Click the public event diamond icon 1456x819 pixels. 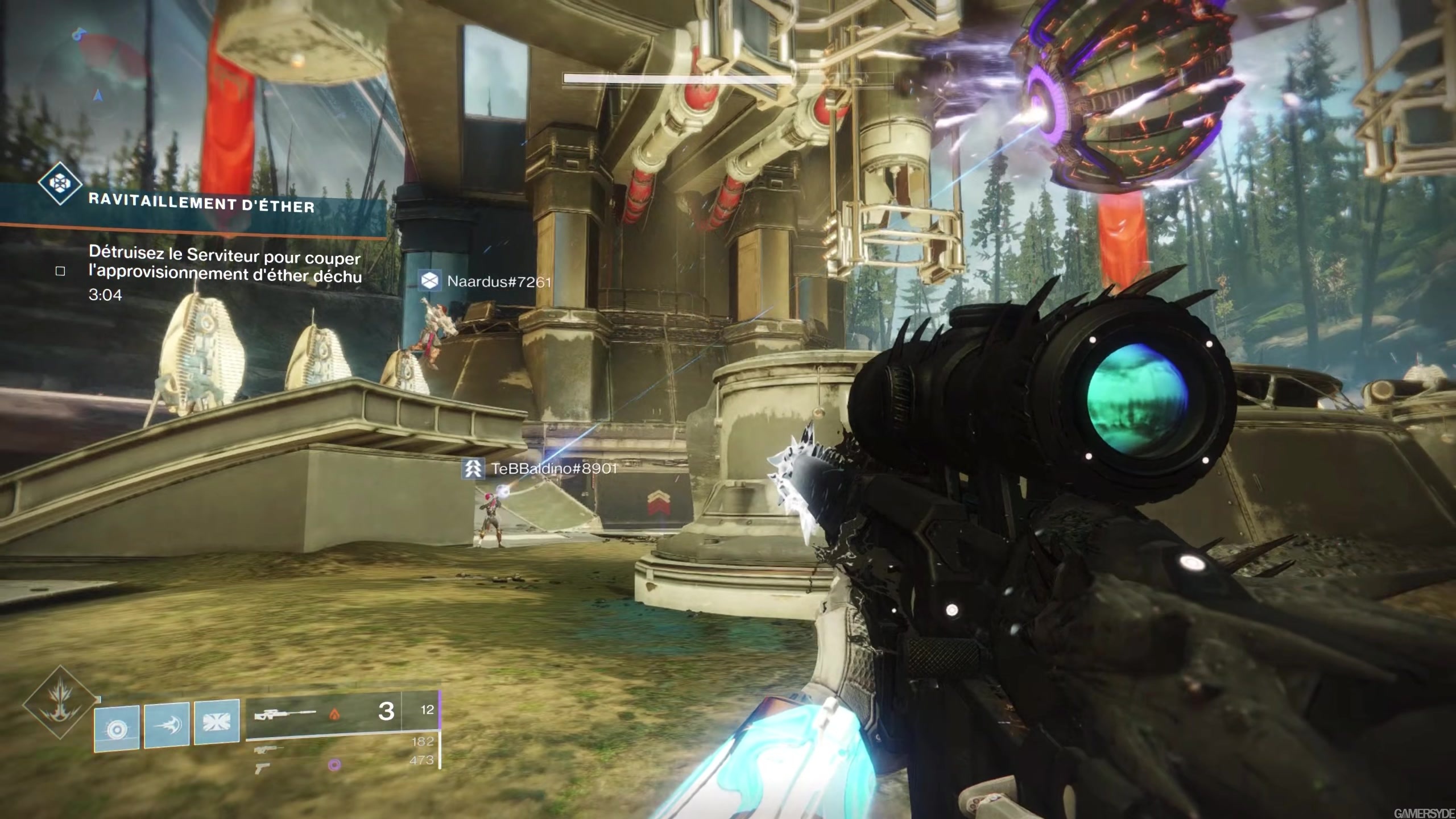(59, 183)
